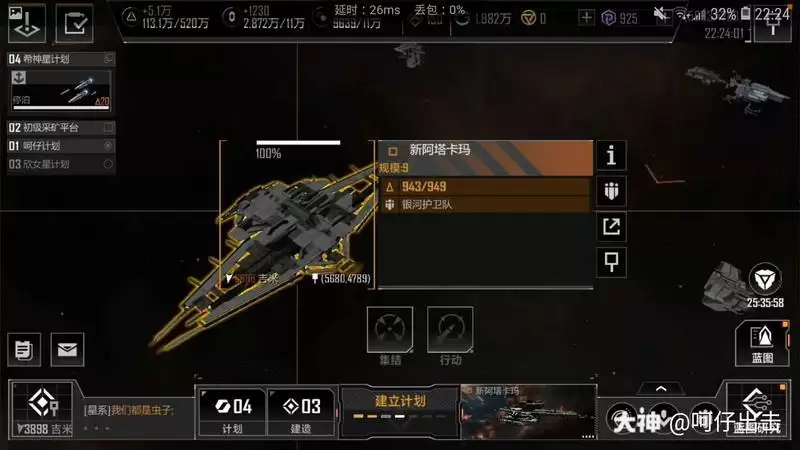Open the 蓝图研究 blueprint research button
The width and height of the screenshot is (800, 450).
pyautogui.click(x=756, y=412)
